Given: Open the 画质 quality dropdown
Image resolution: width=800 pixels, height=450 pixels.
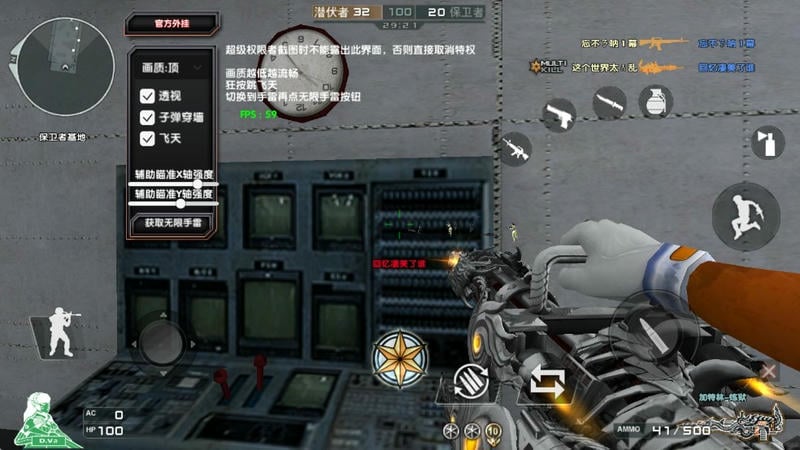Looking at the screenshot, I should pos(172,68).
